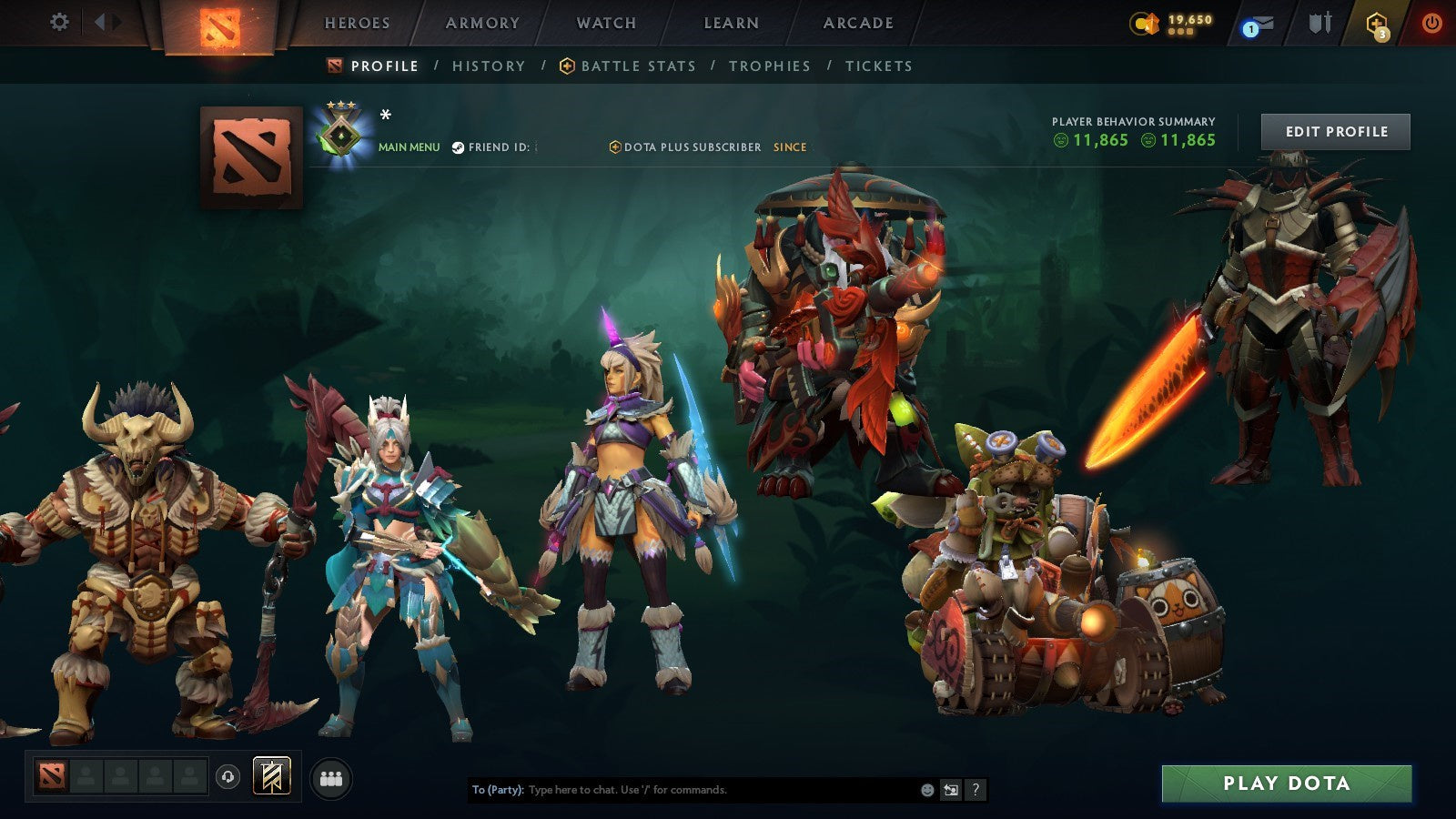The height and width of the screenshot is (819, 1456).
Task: Click the Edit Profile button
Action: (1334, 131)
